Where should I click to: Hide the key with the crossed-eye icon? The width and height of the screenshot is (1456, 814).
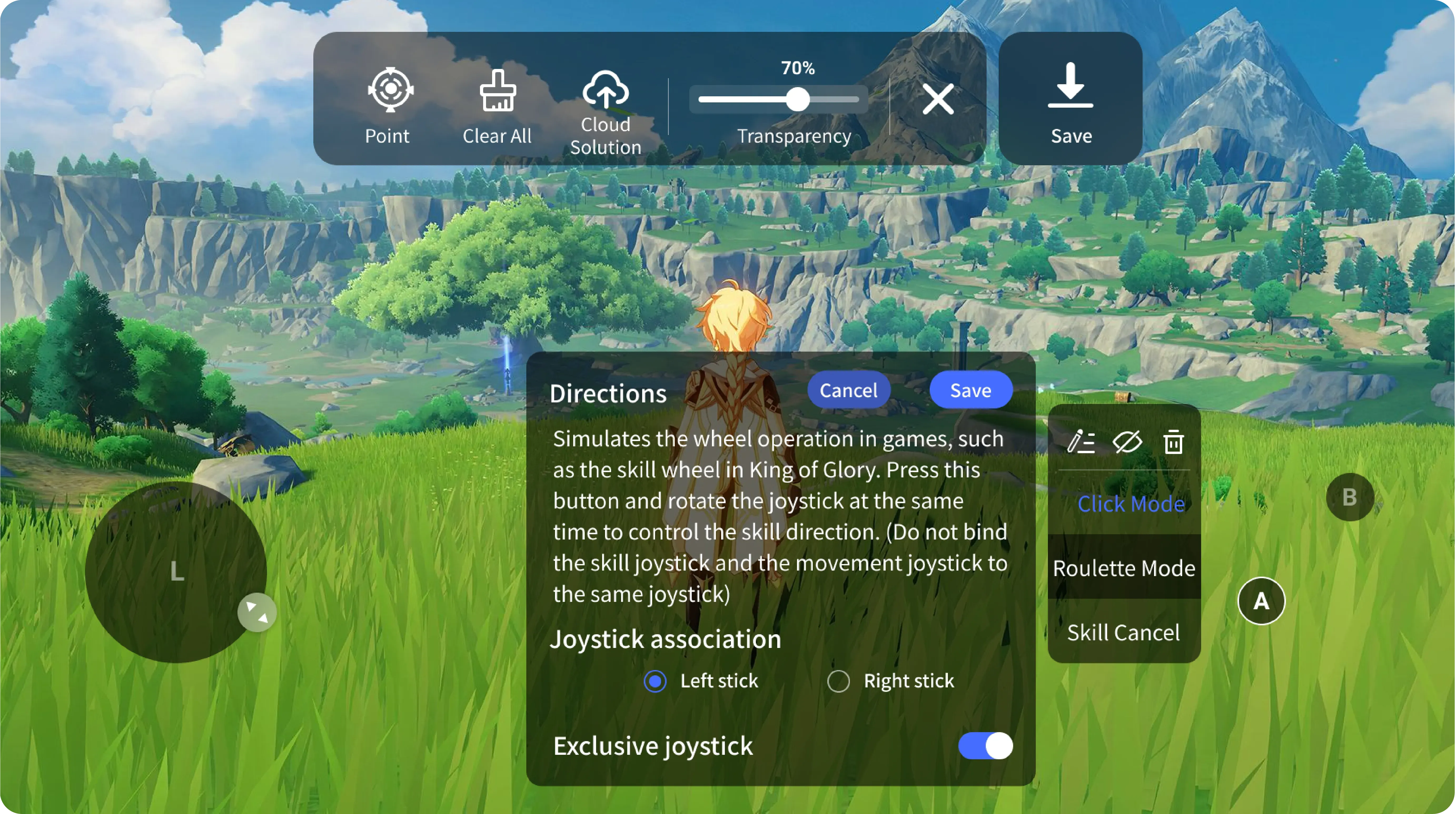(x=1127, y=442)
